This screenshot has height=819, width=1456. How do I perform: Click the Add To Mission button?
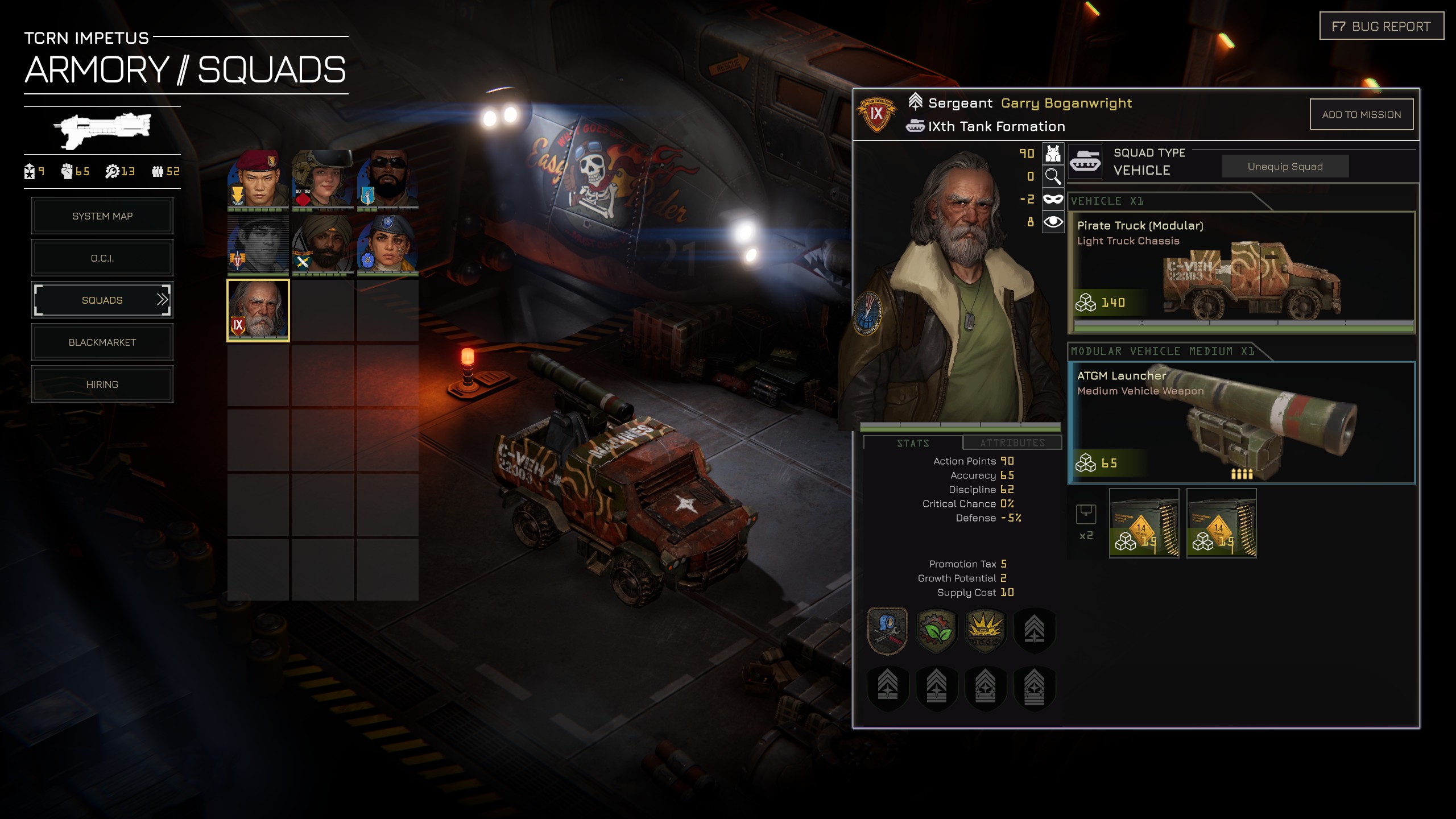coord(1361,115)
